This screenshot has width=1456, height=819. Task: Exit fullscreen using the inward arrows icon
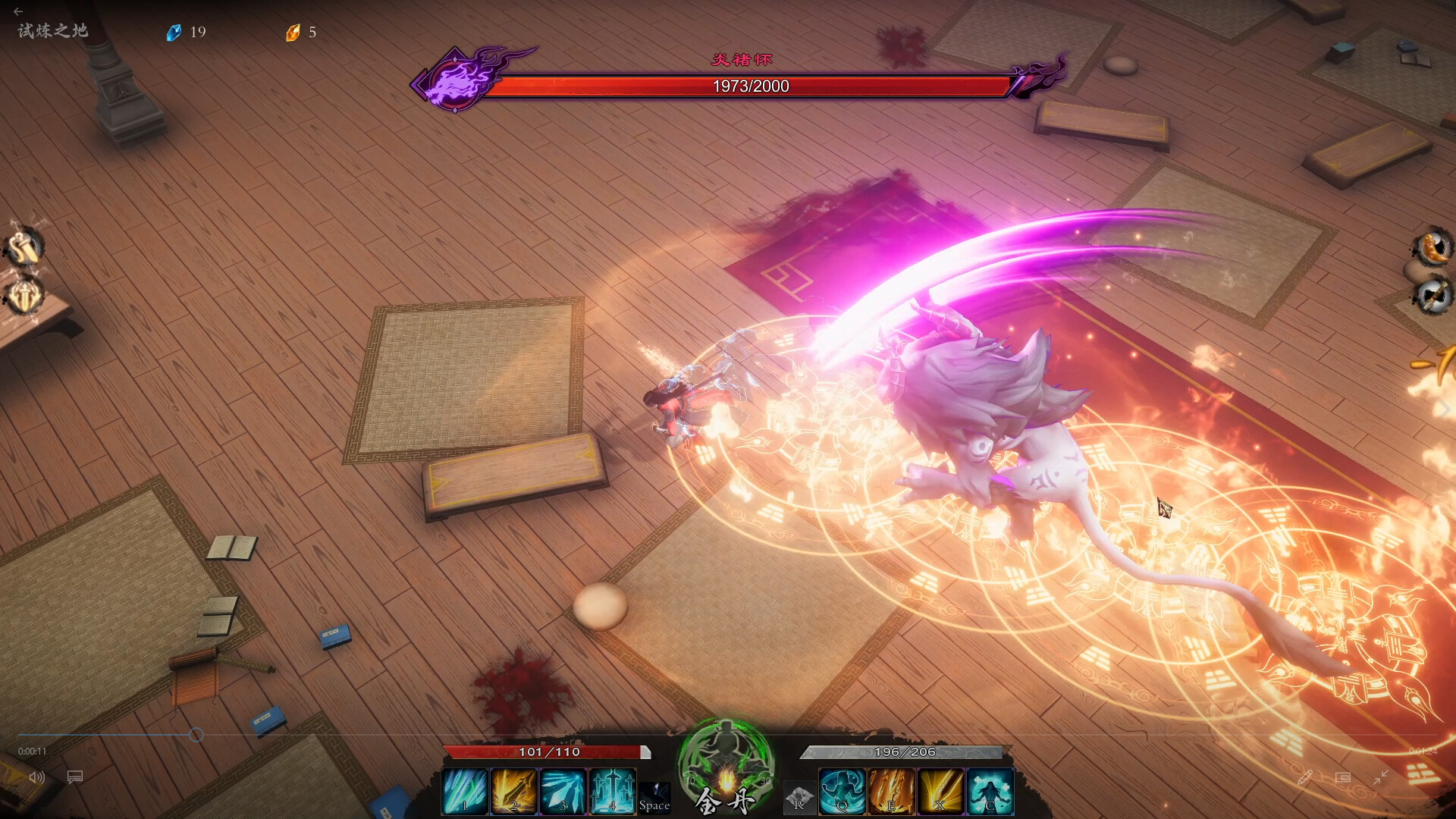[x=1380, y=777]
